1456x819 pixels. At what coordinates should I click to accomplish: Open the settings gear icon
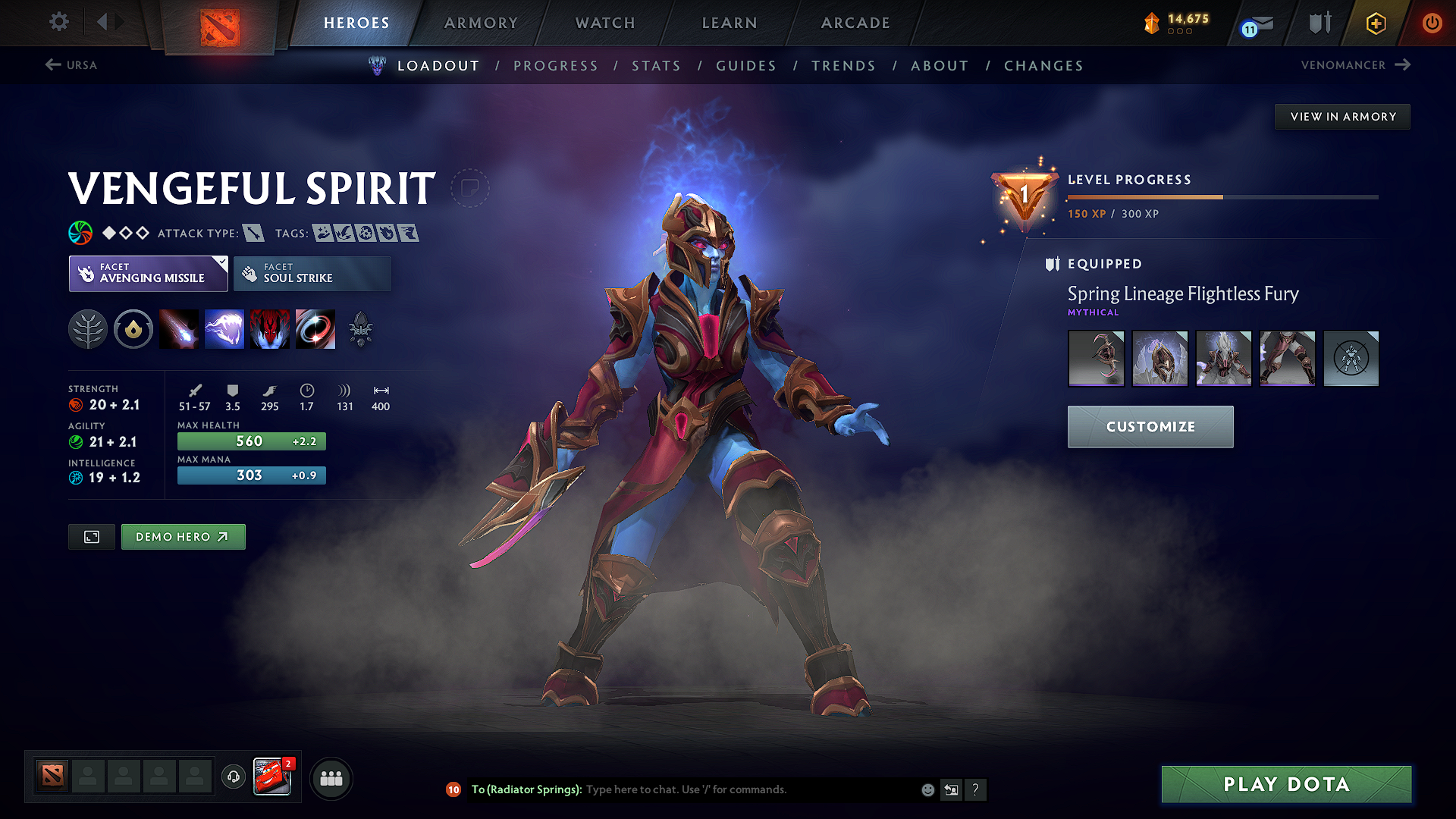[x=58, y=22]
